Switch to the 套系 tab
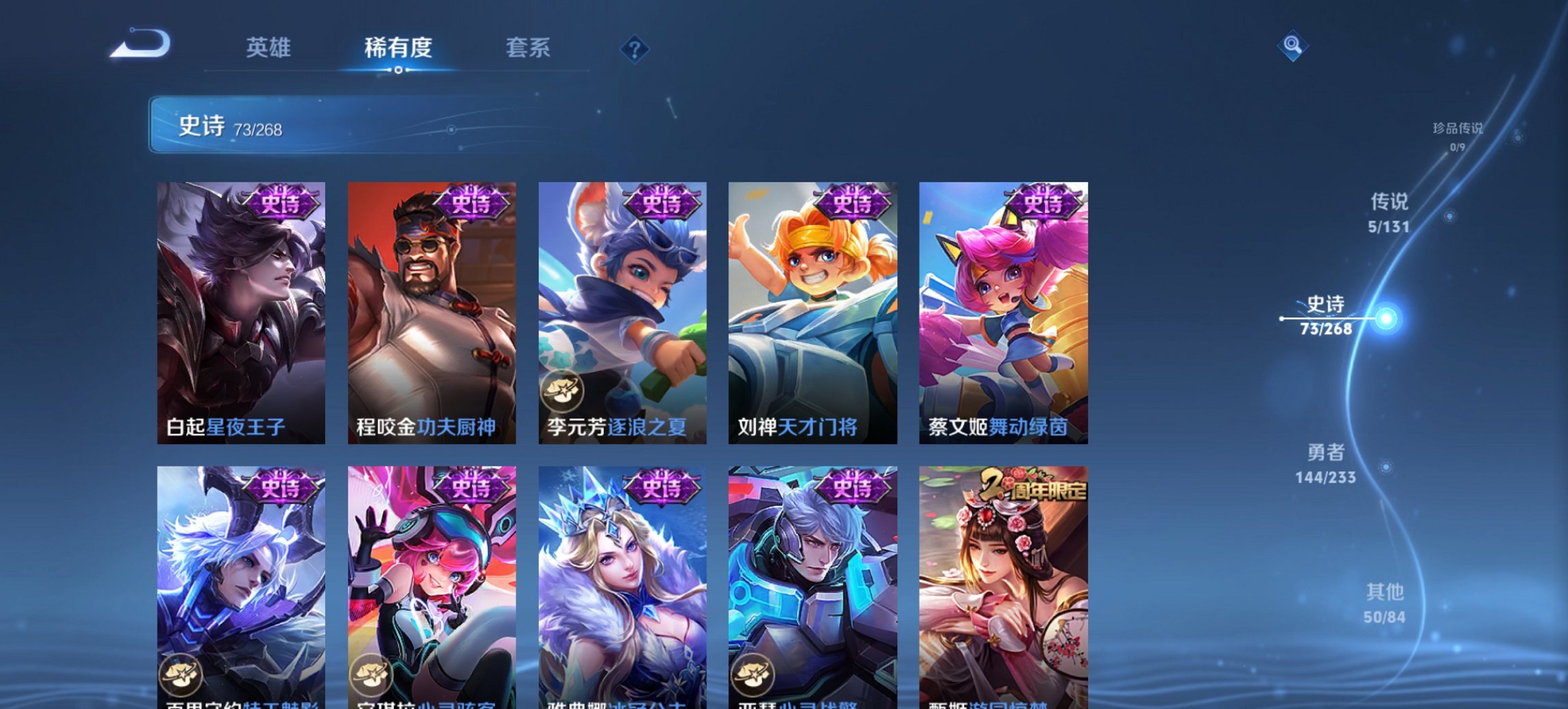This screenshot has height=709, width=1568. 528,49
